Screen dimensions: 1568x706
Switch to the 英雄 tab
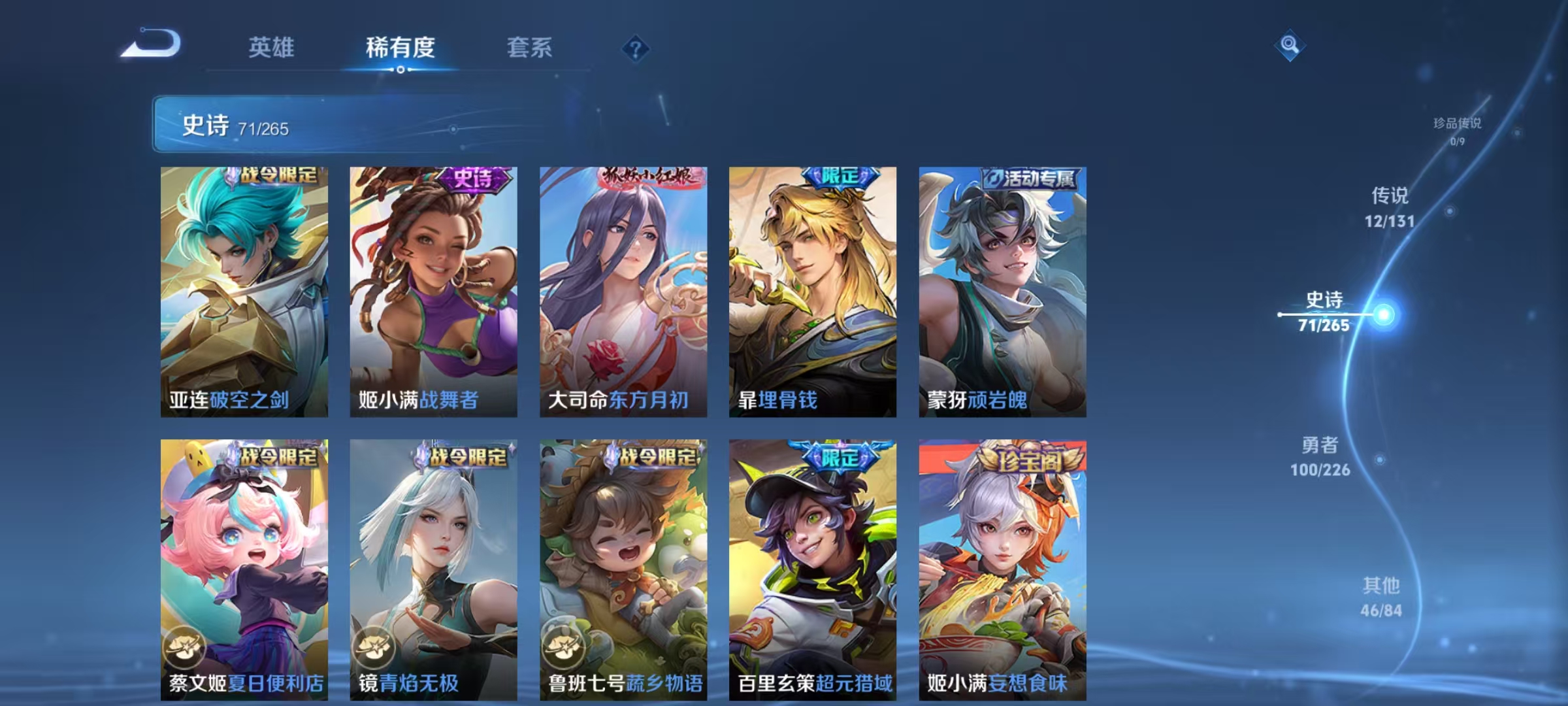pyautogui.click(x=272, y=48)
